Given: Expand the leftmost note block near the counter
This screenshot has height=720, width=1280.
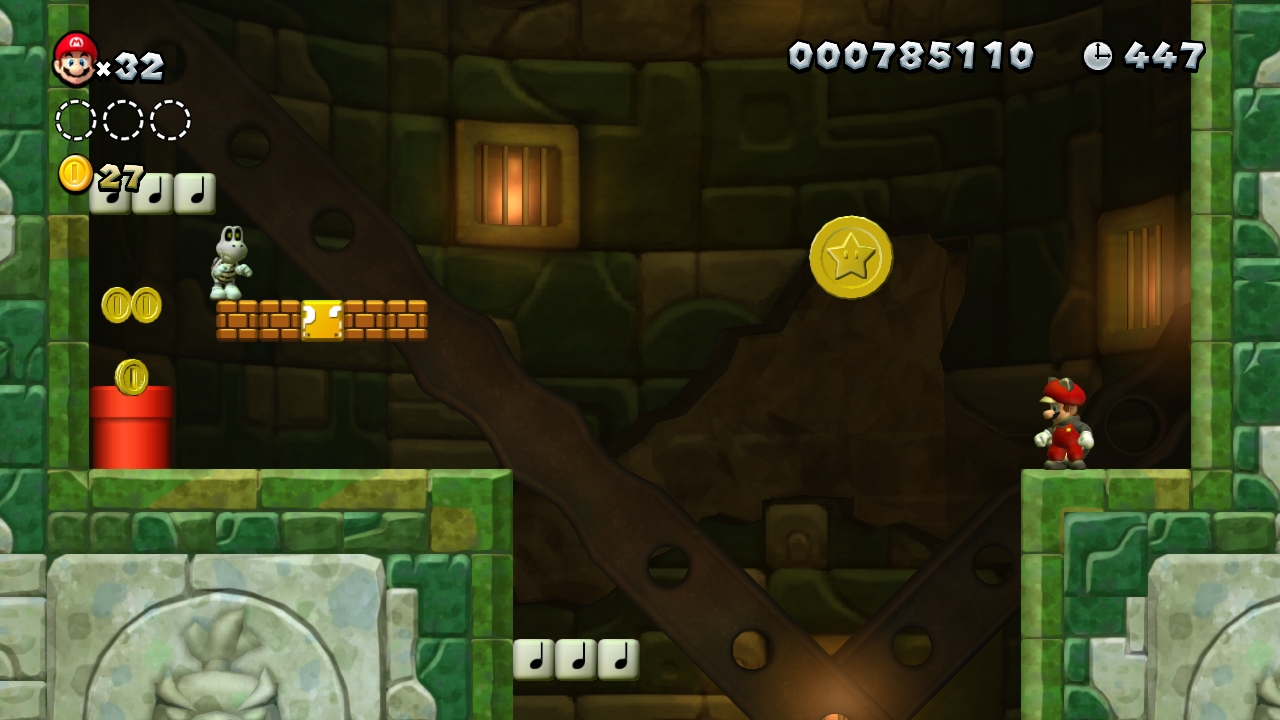Looking at the screenshot, I should tap(113, 193).
